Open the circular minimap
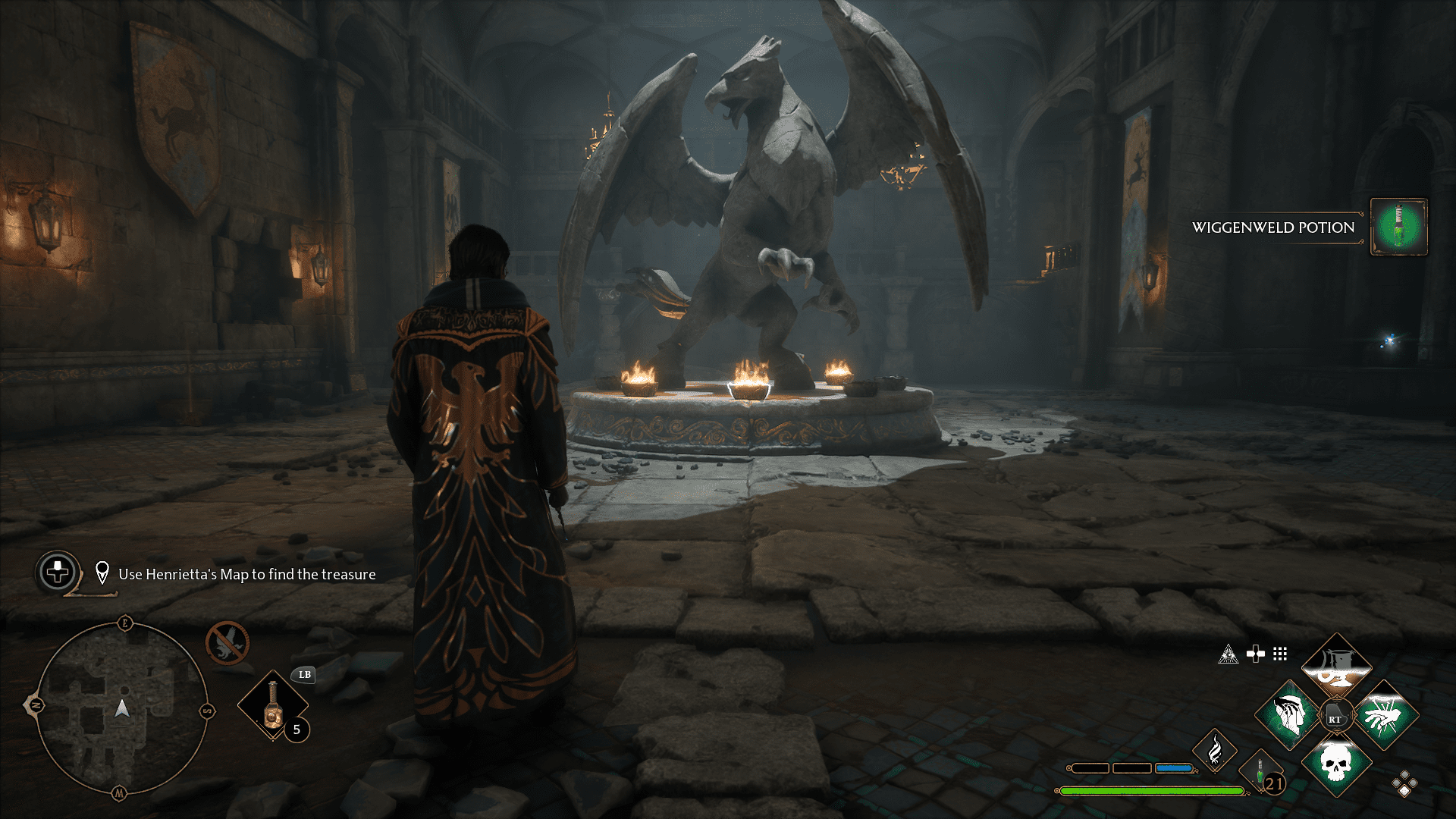Viewport: 1456px width, 819px height. pyautogui.click(x=121, y=709)
